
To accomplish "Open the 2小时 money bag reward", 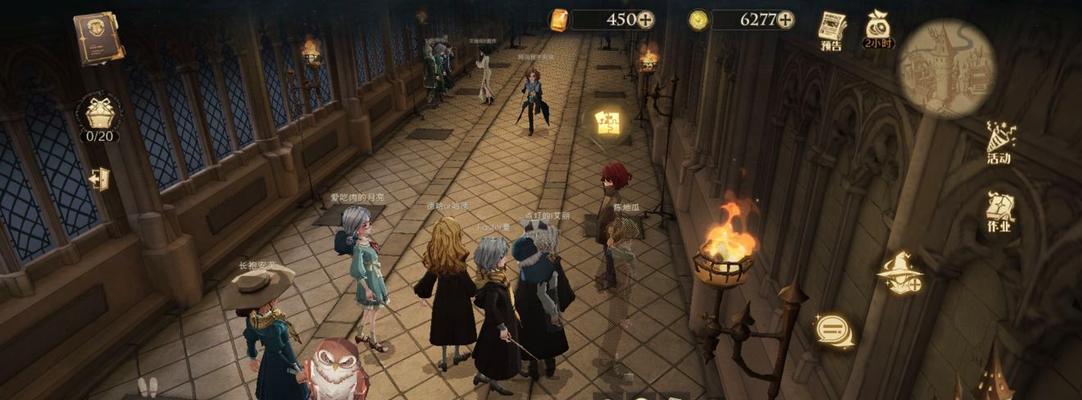I will tap(878, 28).
